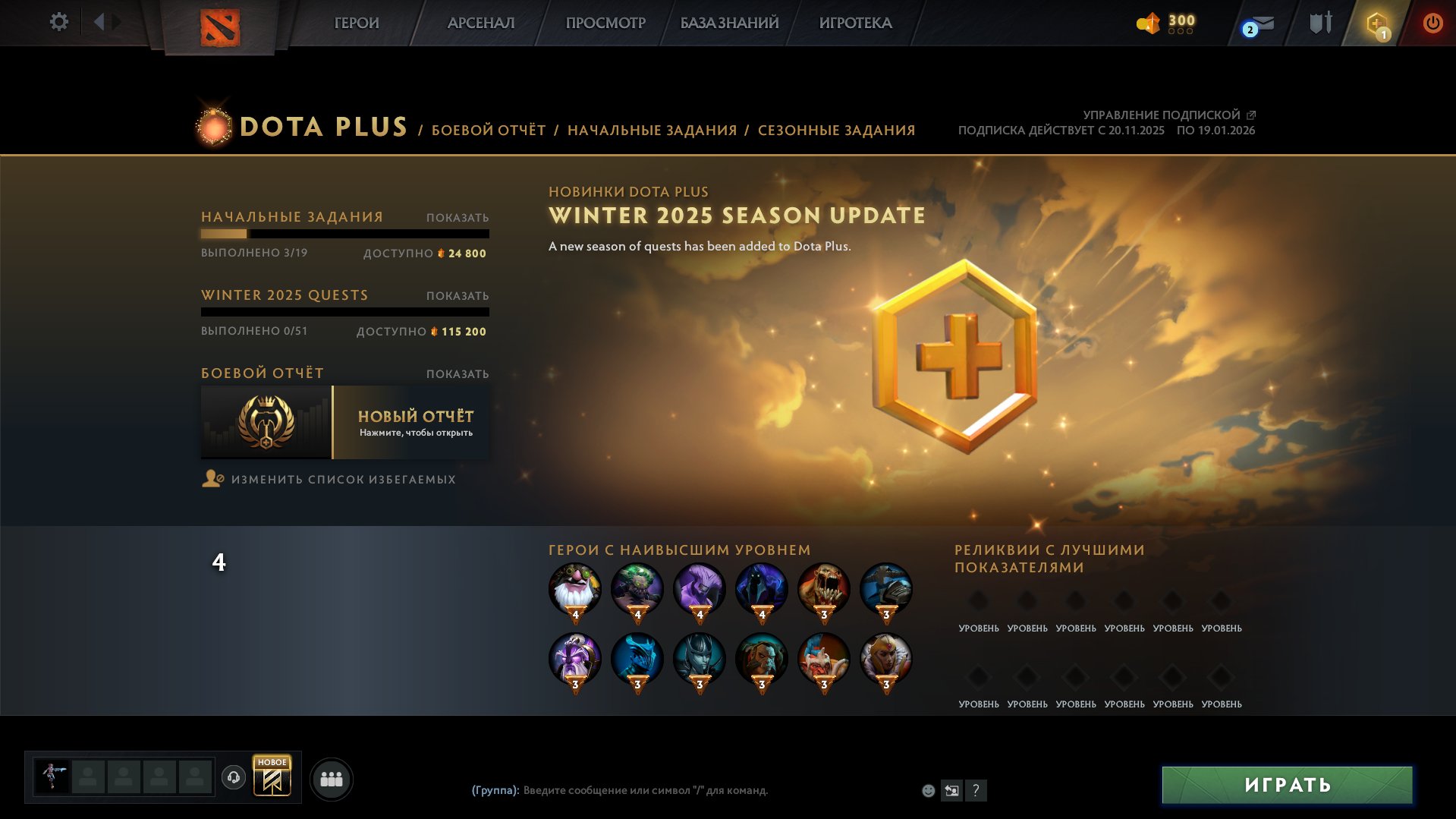Click the group chat message input field
The height and width of the screenshot is (819, 1456).
(x=683, y=789)
